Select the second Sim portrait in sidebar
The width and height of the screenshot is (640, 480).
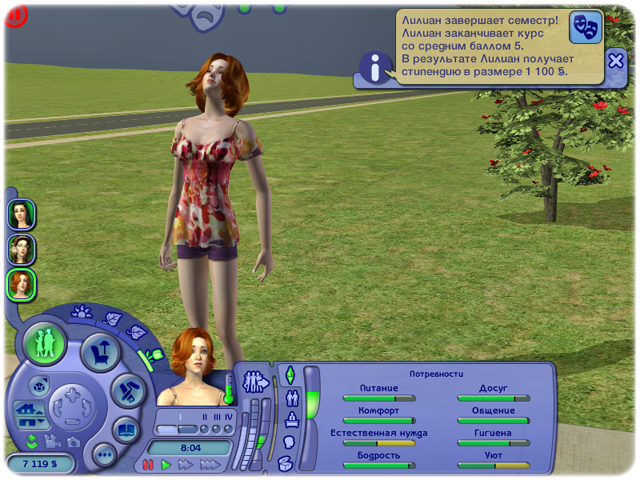21,249
